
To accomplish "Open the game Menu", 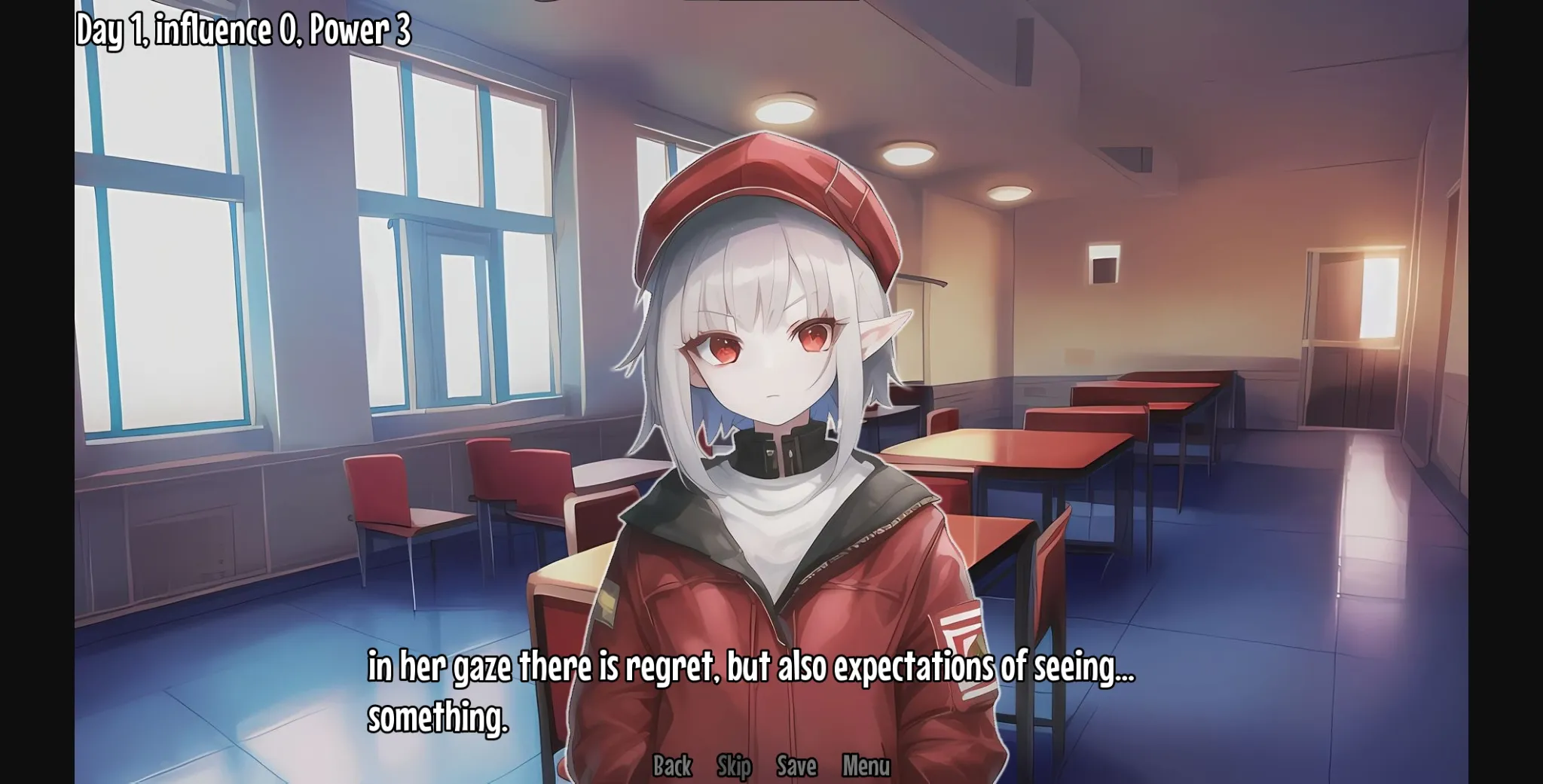I will pos(865,766).
